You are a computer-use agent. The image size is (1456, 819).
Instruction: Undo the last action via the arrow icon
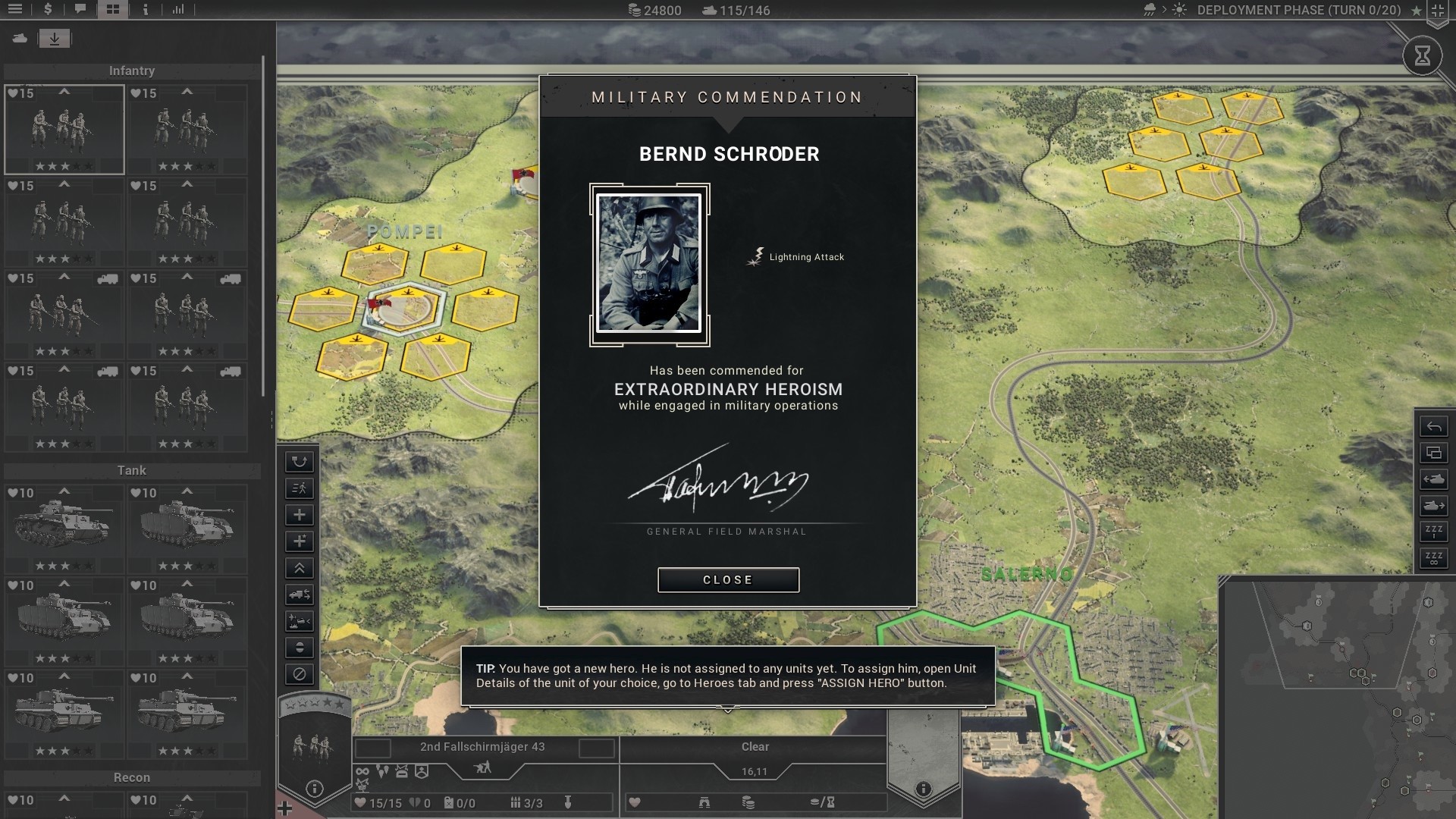coord(1435,427)
